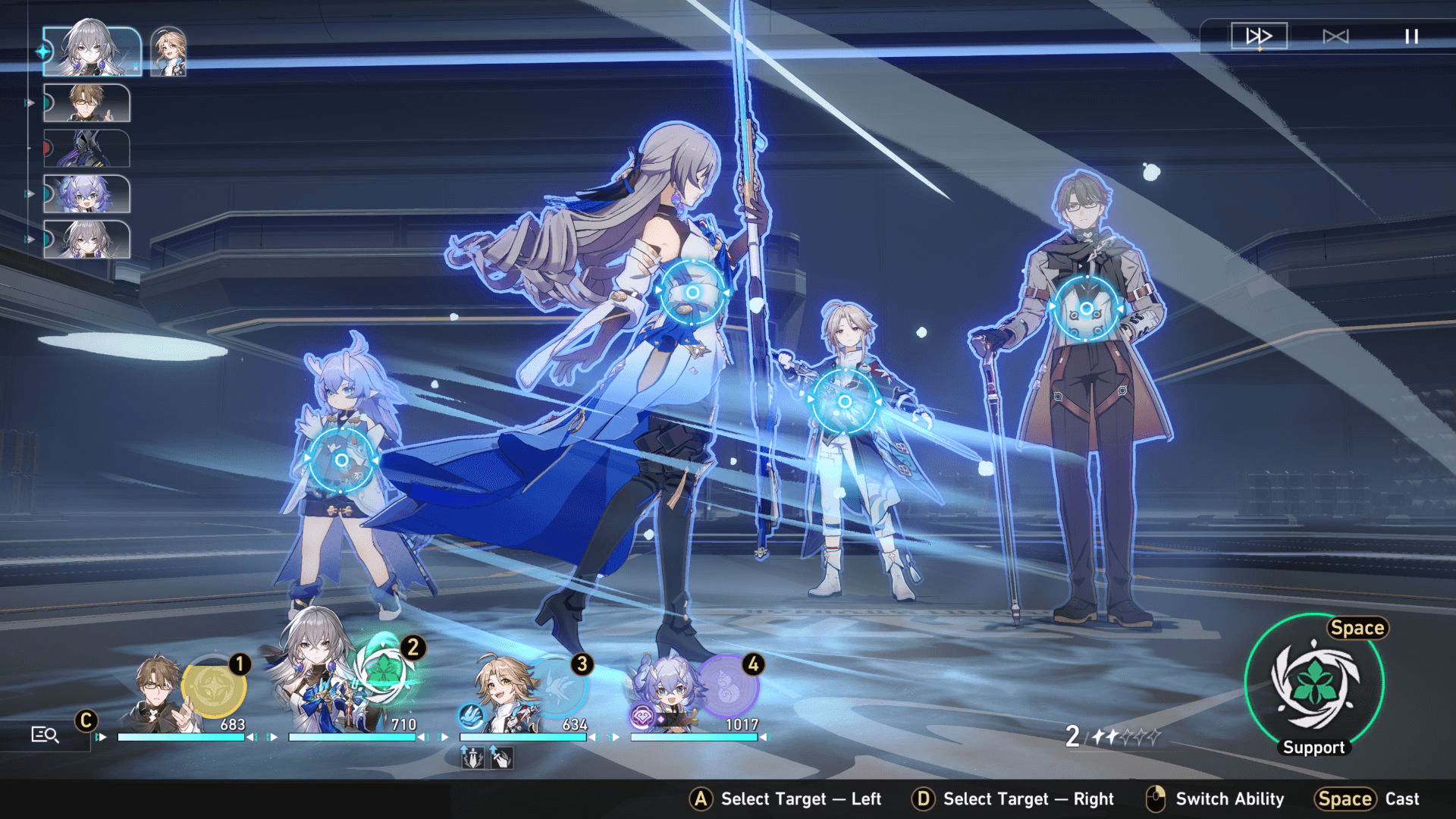Select the dark enemy portrait in the turn order
The height and width of the screenshot is (819, 1456).
[86, 148]
